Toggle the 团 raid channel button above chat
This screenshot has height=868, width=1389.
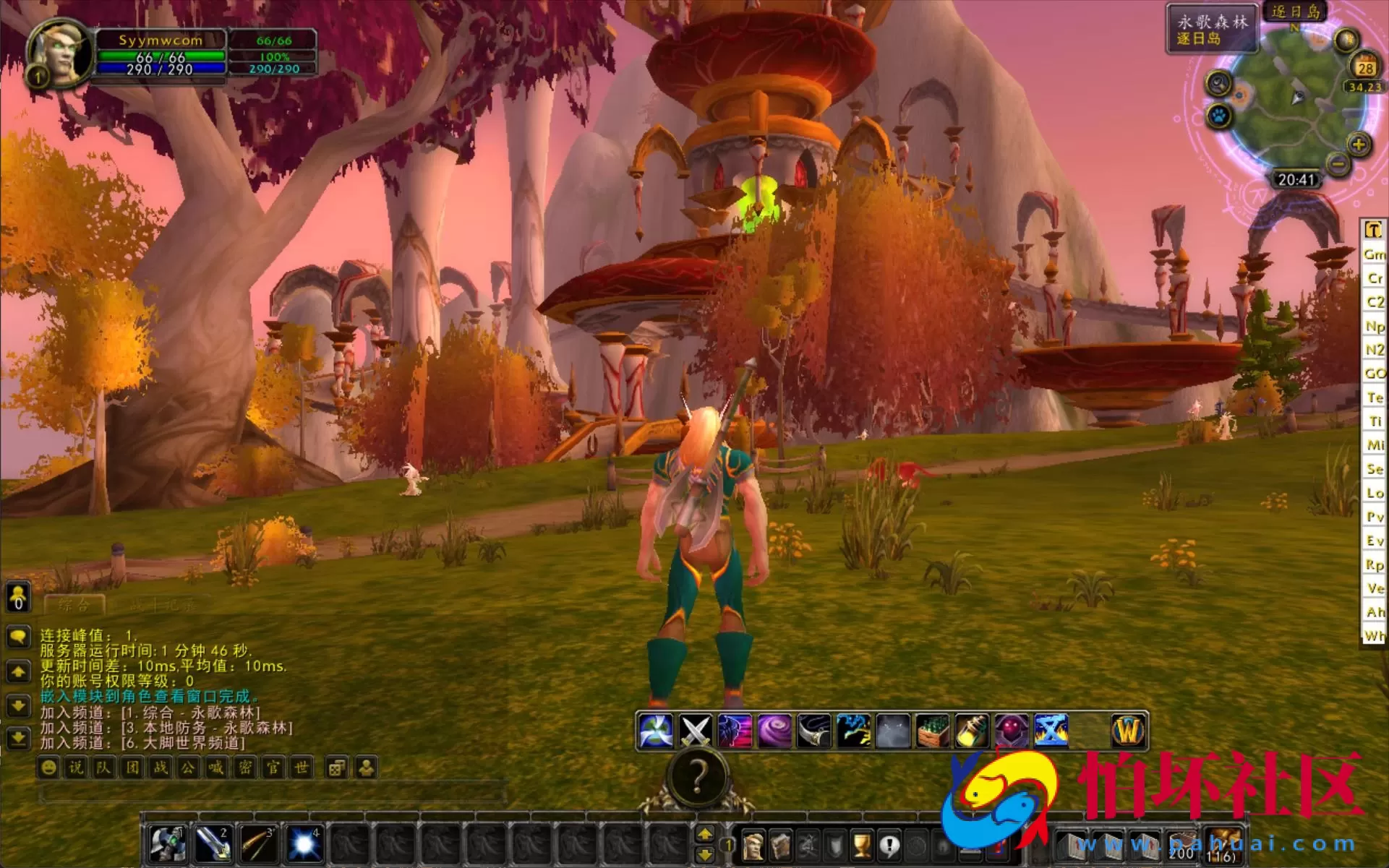tap(133, 768)
